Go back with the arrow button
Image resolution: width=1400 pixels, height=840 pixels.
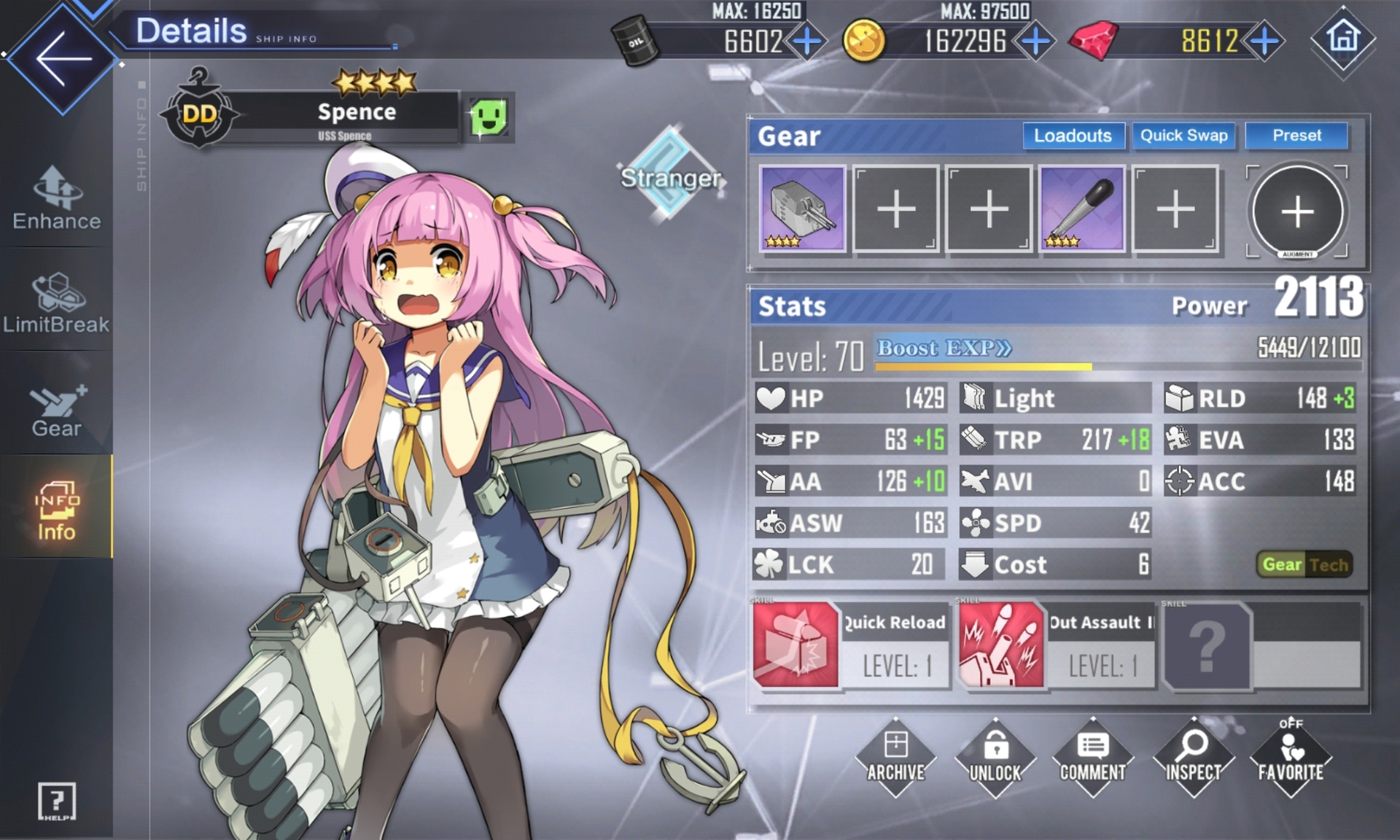[63, 58]
